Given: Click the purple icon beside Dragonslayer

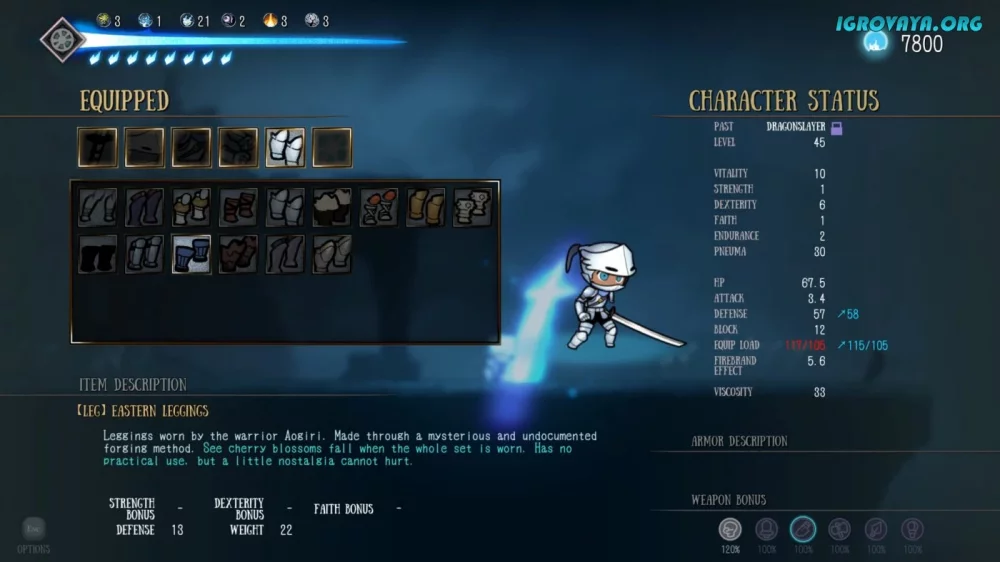Looking at the screenshot, I should [837, 127].
